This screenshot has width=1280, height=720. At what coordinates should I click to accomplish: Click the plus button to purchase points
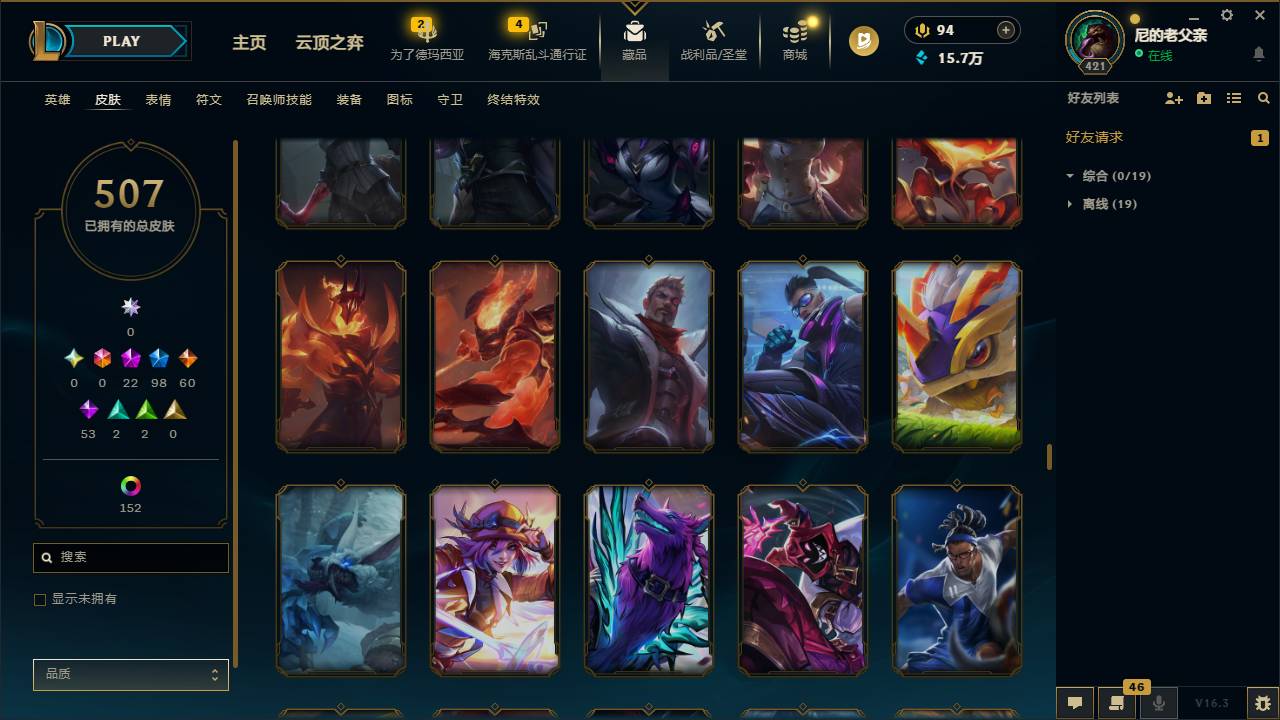click(x=1004, y=30)
